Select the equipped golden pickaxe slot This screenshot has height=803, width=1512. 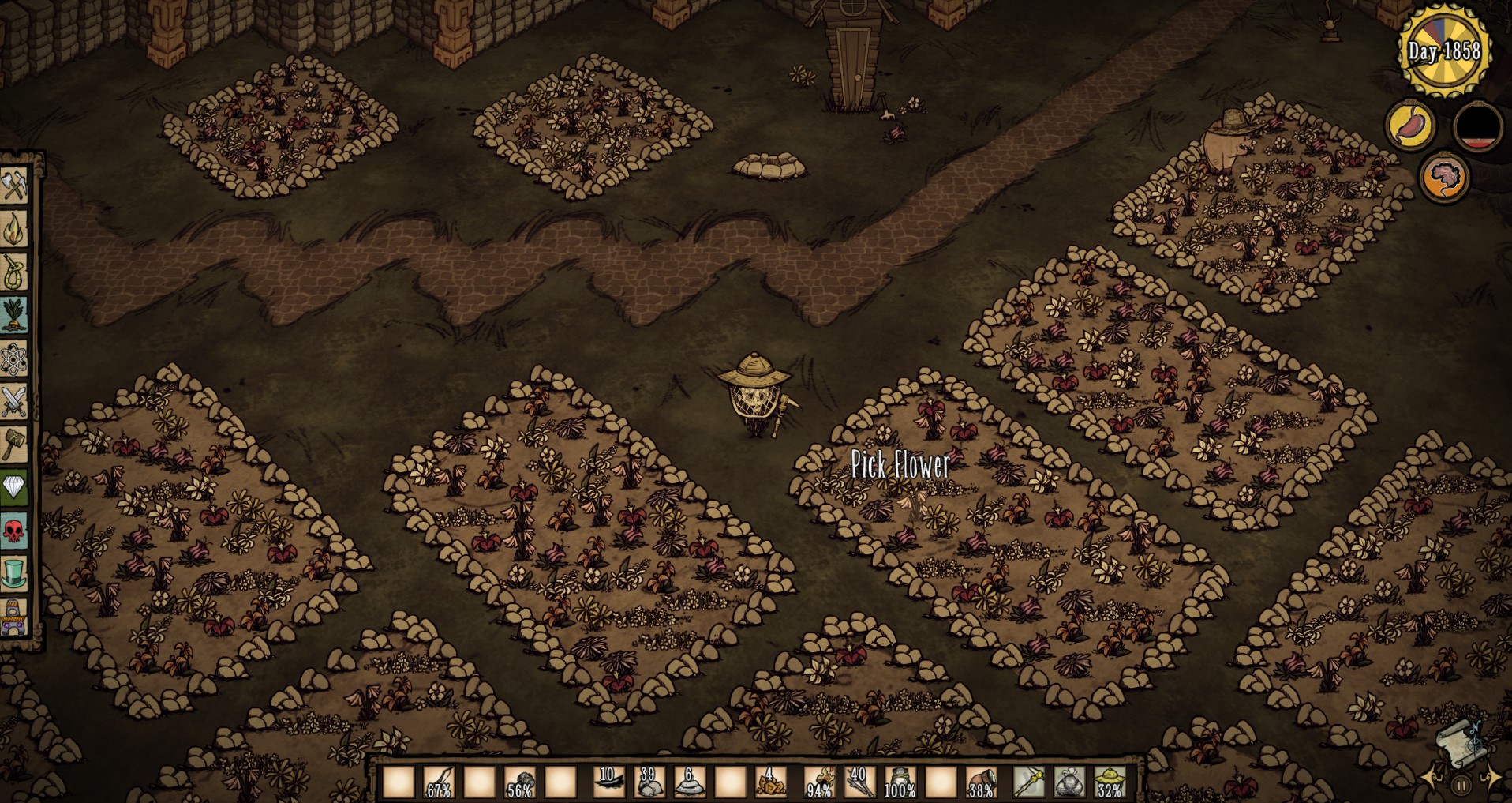[x=1029, y=782]
